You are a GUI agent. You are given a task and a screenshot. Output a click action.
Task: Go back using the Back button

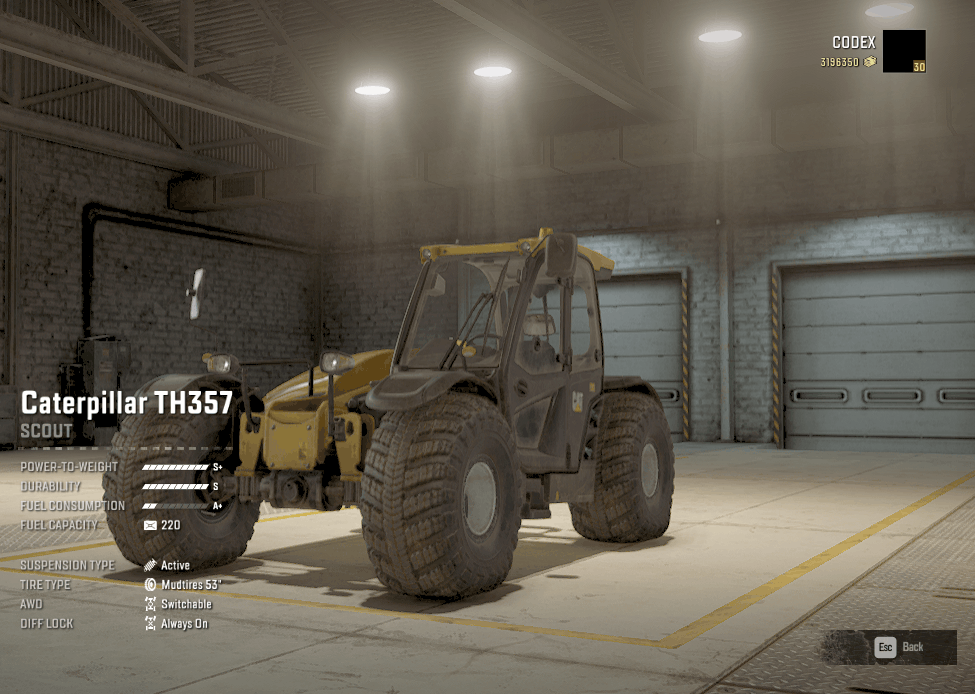tap(900, 647)
